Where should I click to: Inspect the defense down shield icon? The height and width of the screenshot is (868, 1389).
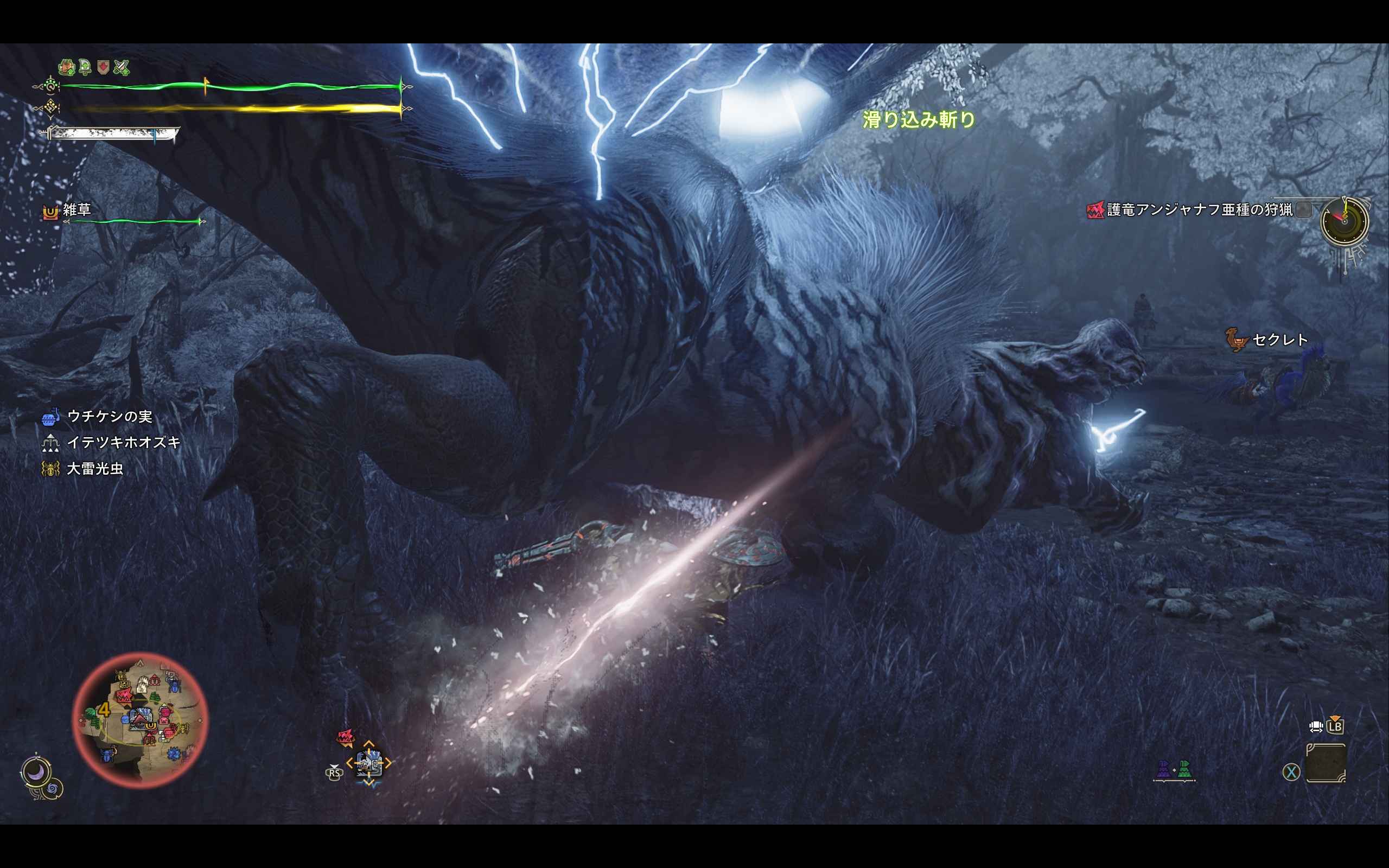[103, 68]
